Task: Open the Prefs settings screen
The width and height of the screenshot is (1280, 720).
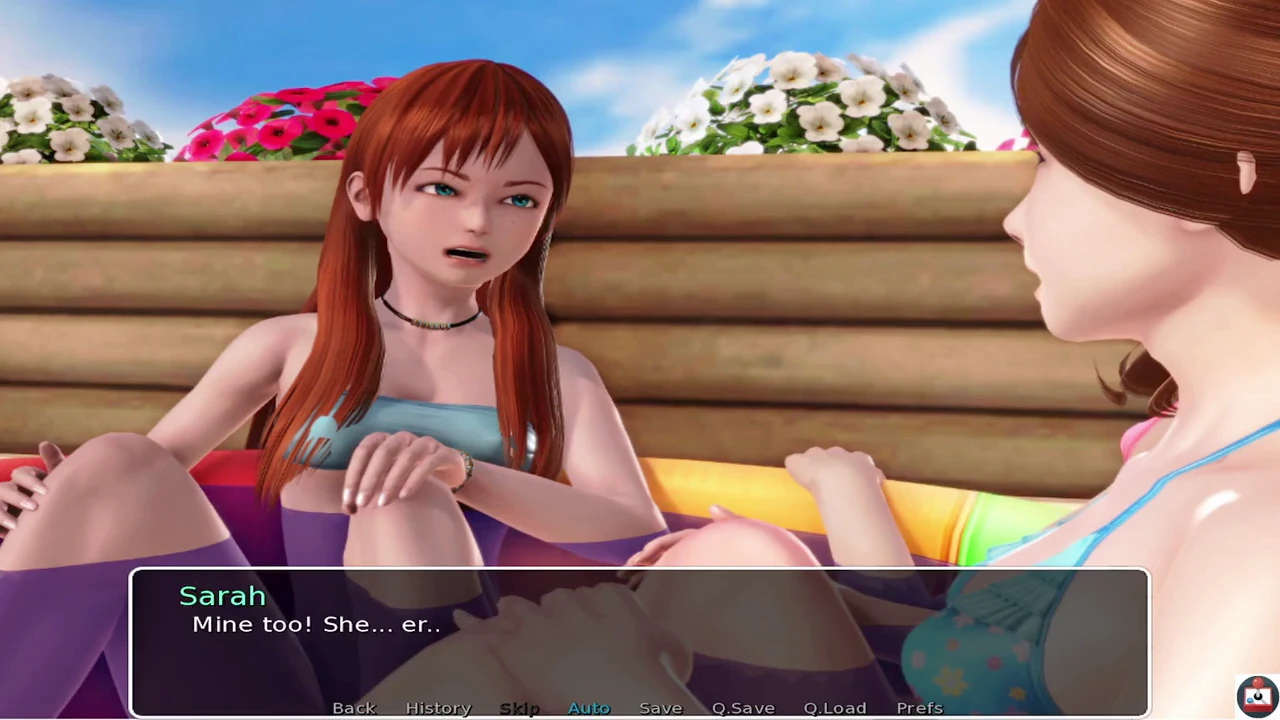Action: [919, 708]
